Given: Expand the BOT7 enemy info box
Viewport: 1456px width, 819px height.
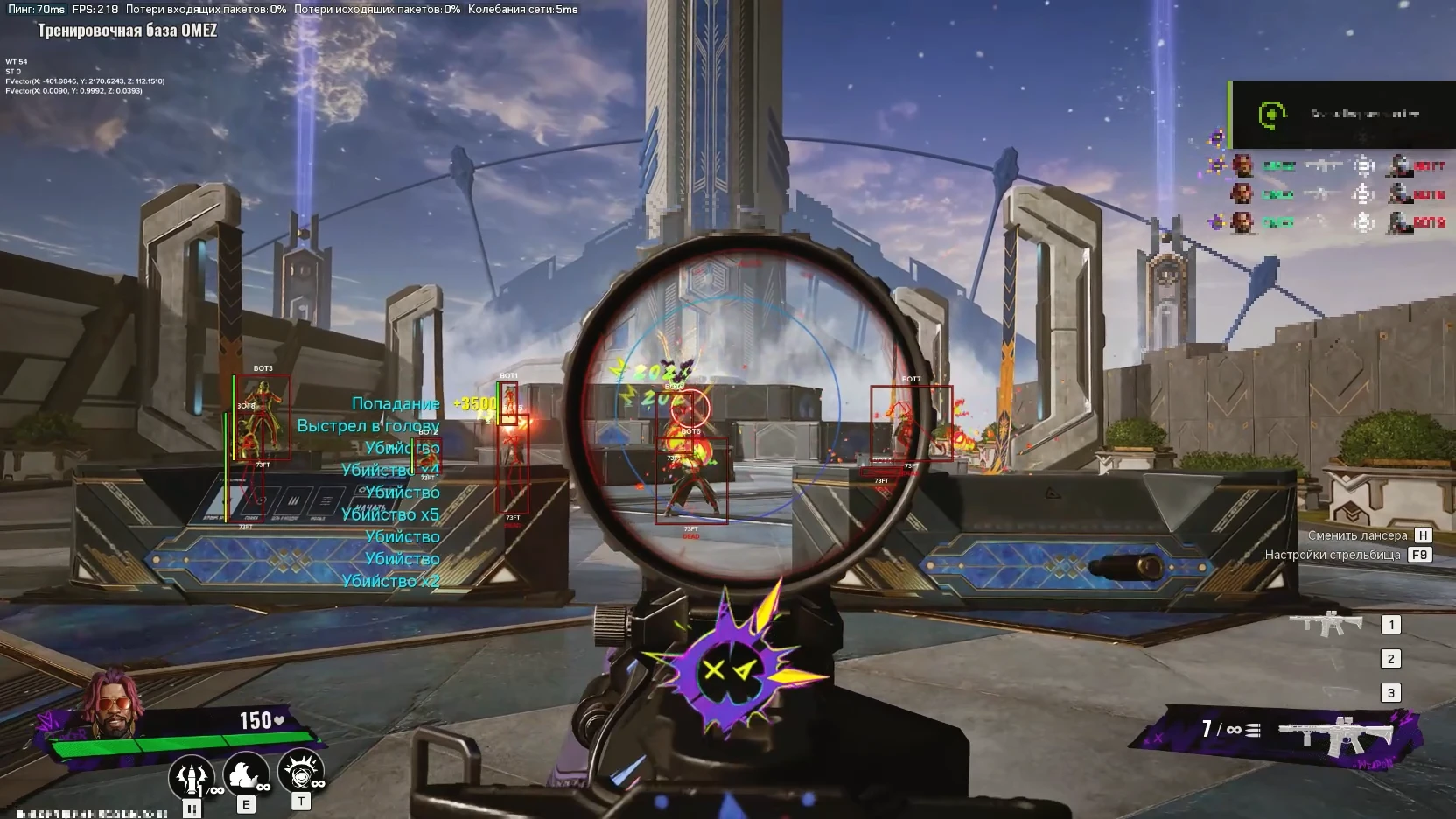Looking at the screenshot, I should (x=914, y=424).
